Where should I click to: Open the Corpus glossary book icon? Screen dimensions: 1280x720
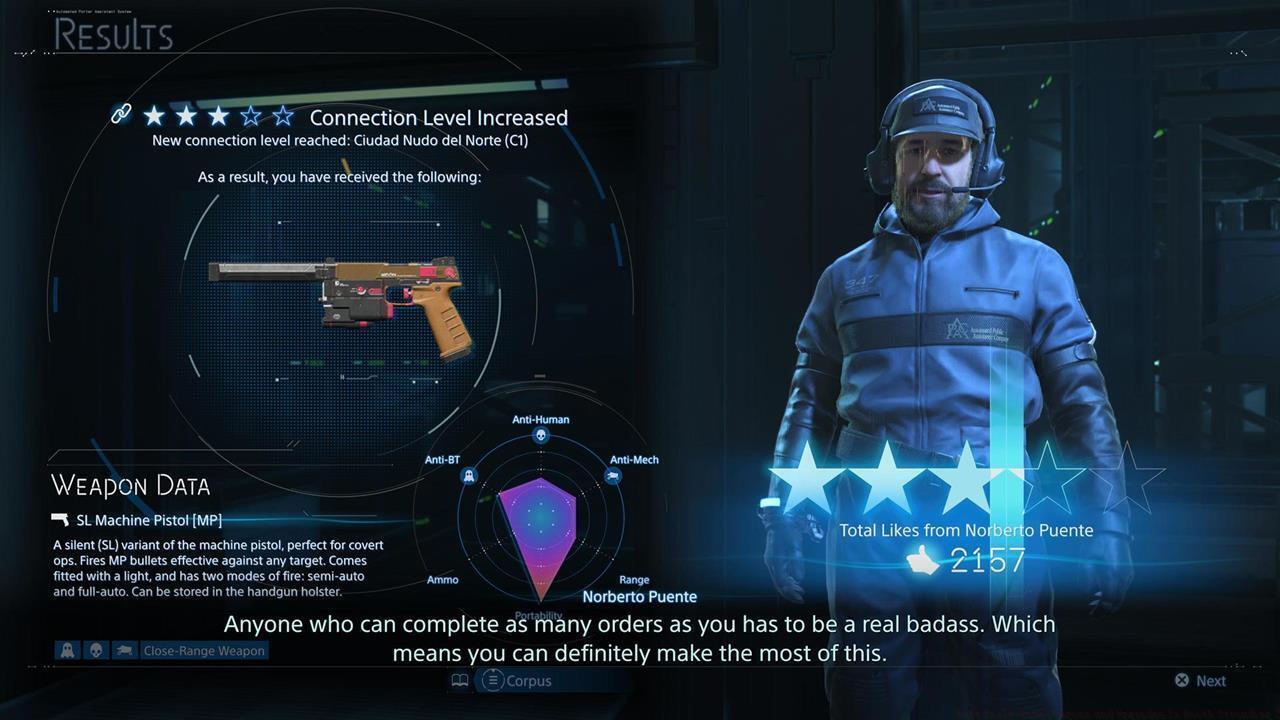click(x=459, y=680)
